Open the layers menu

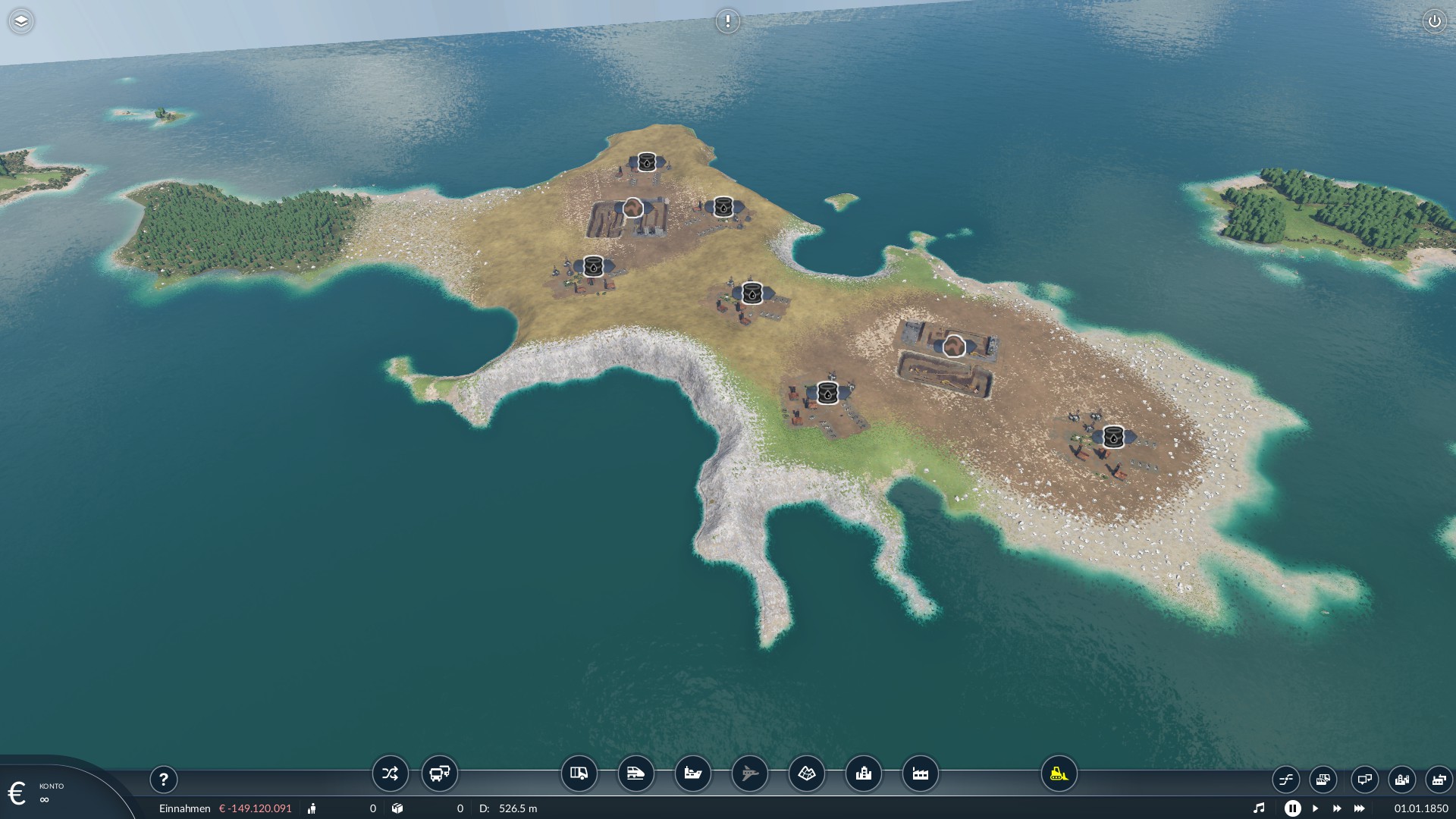pyautogui.click(x=21, y=21)
